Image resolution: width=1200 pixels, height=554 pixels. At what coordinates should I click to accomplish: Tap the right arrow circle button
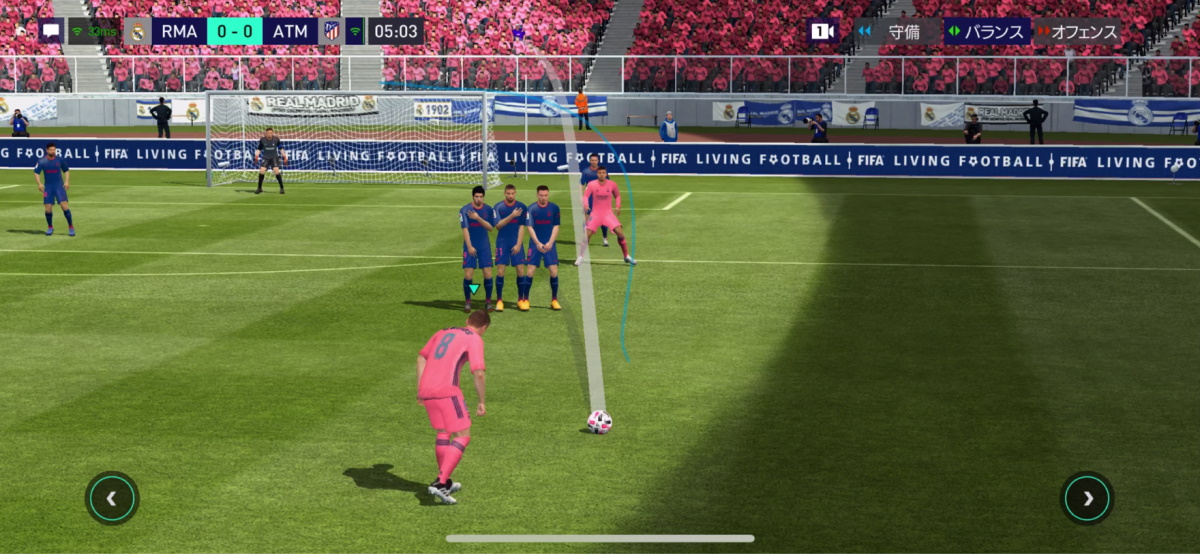(1087, 498)
